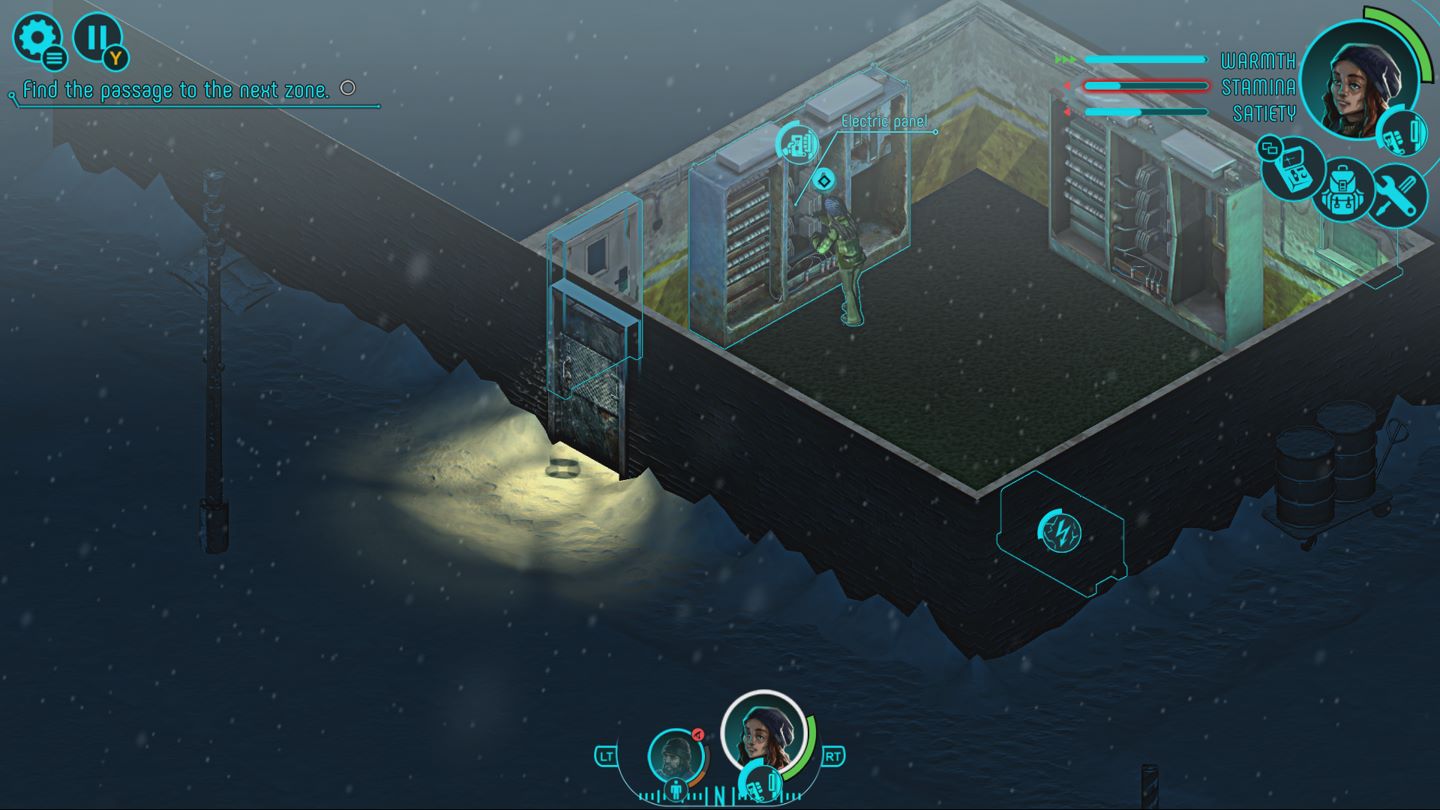This screenshot has width=1440, height=810.
Task: Activate the Electric panel interaction icon
Action: 797,145
